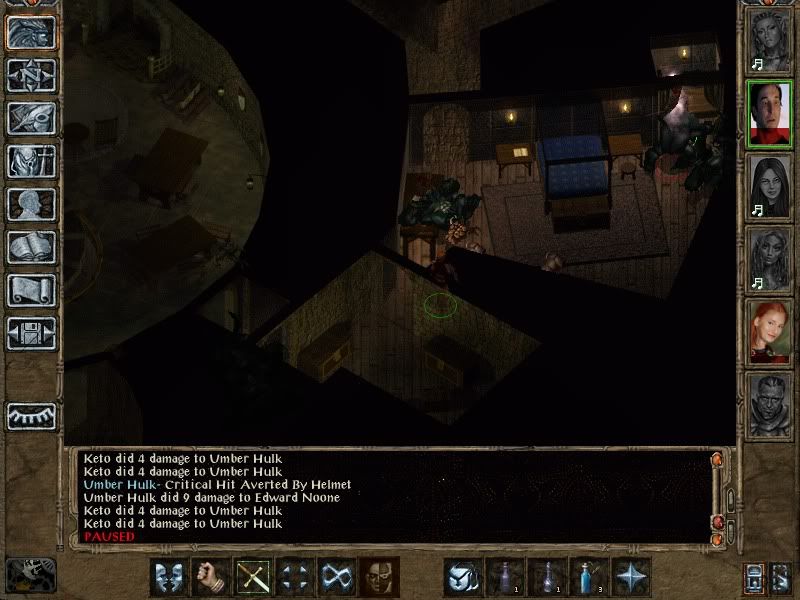Select the portrait with the green selection border
The height and width of the screenshot is (600, 800).
(x=770, y=111)
